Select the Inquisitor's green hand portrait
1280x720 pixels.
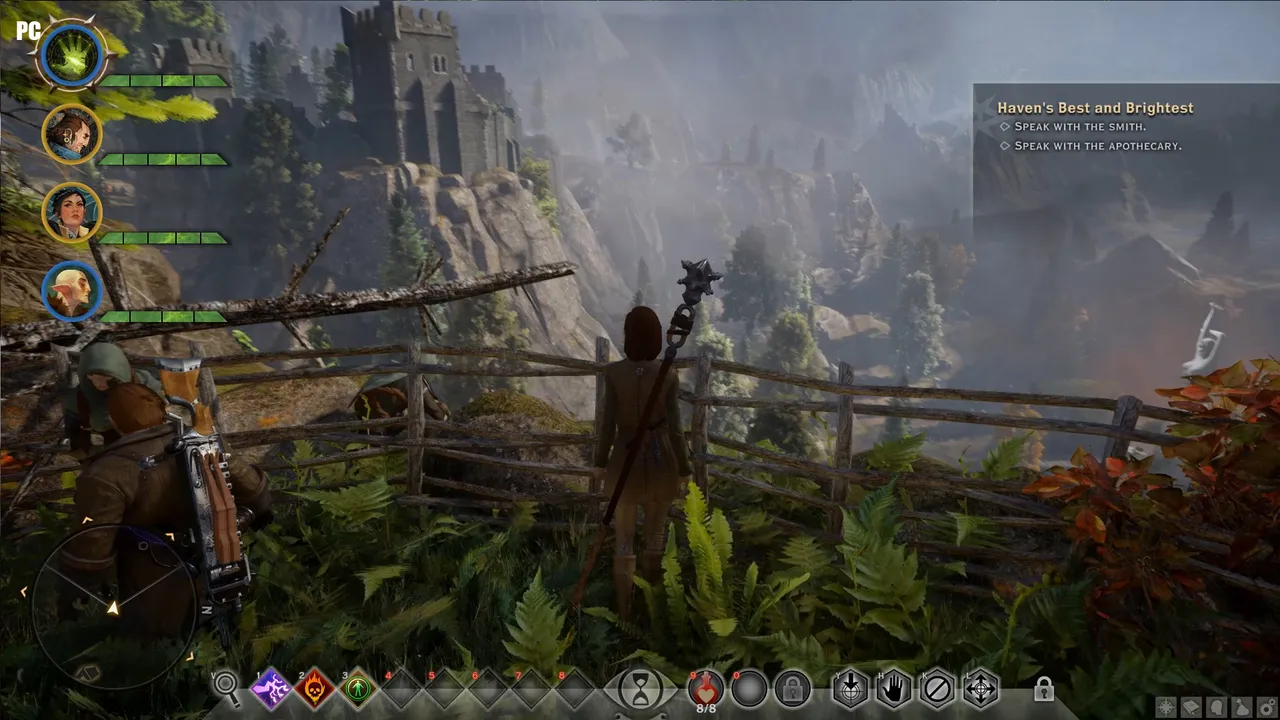pos(71,56)
